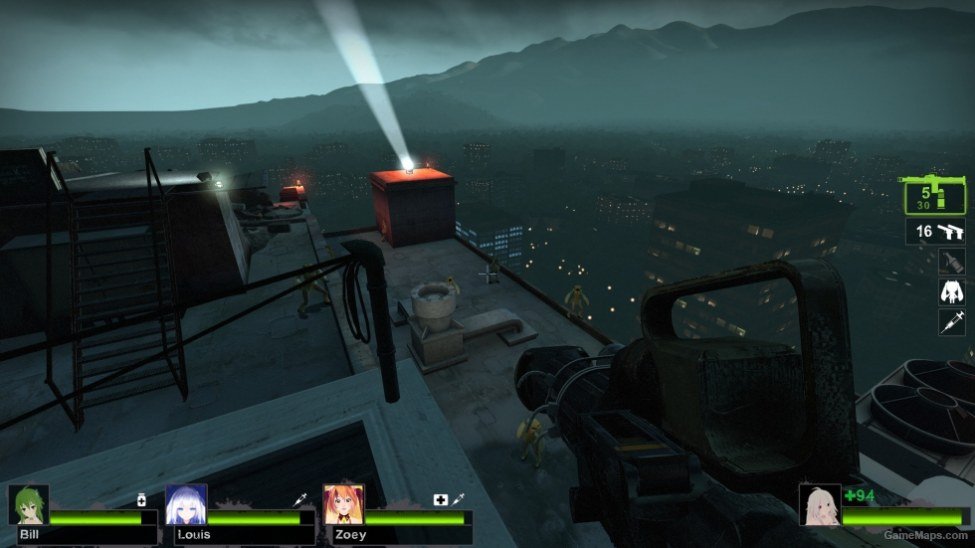
Task: Select the dimmed molotov bottle slot
Action: pyautogui.click(x=951, y=262)
